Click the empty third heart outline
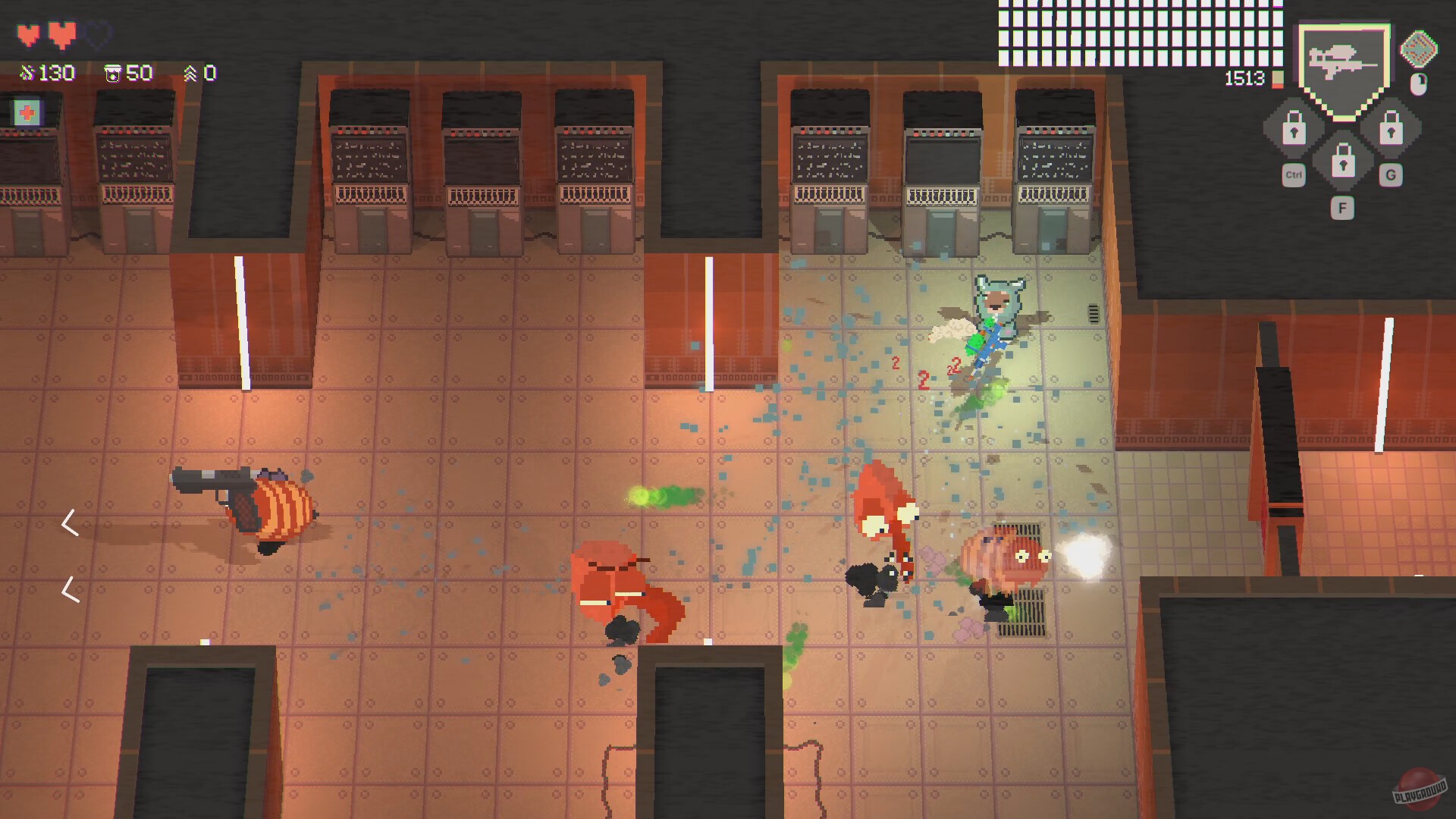Screen dimensions: 1456x819 (96, 33)
